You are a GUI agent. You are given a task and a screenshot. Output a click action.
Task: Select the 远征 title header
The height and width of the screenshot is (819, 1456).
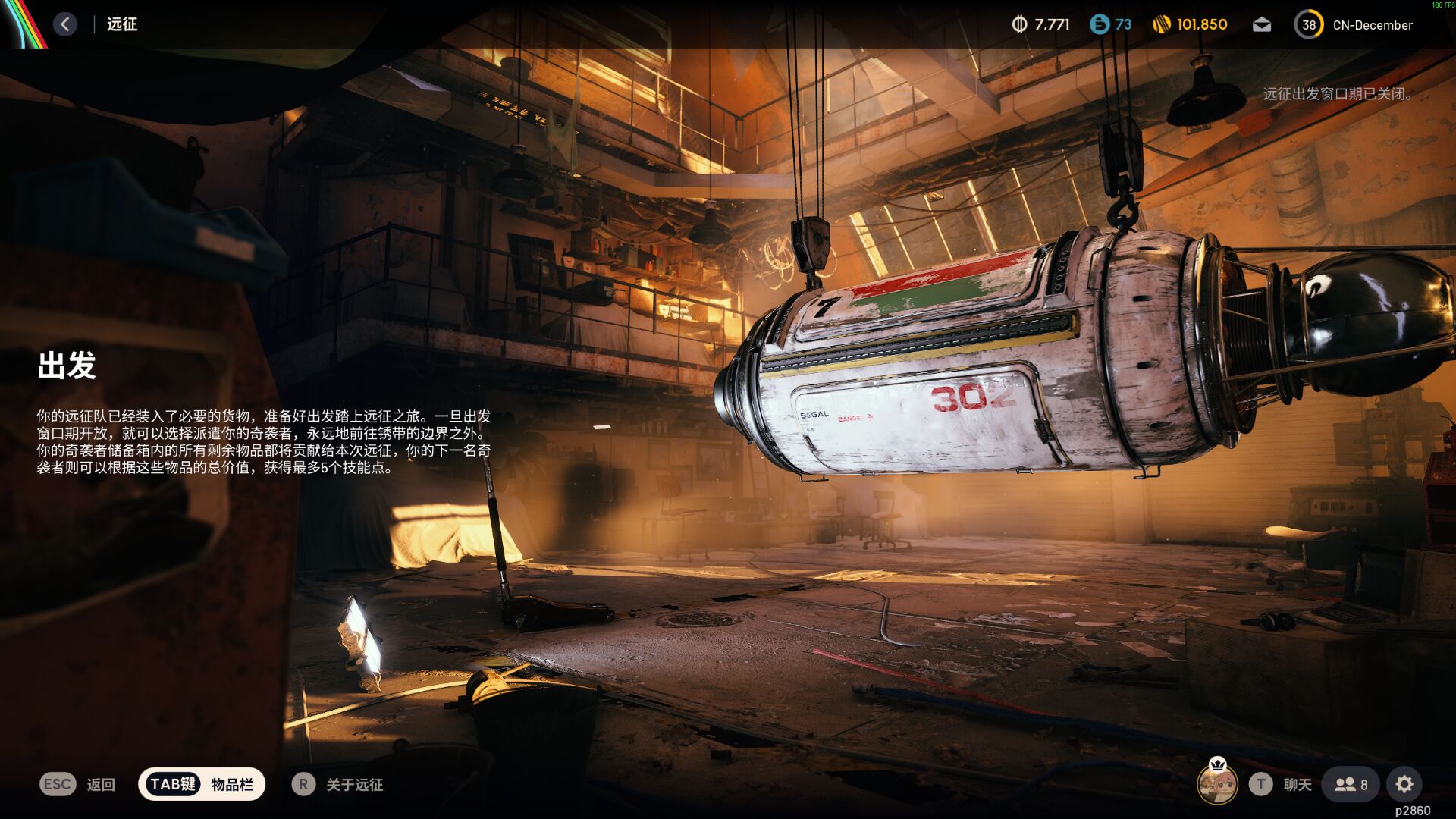(121, 24)
